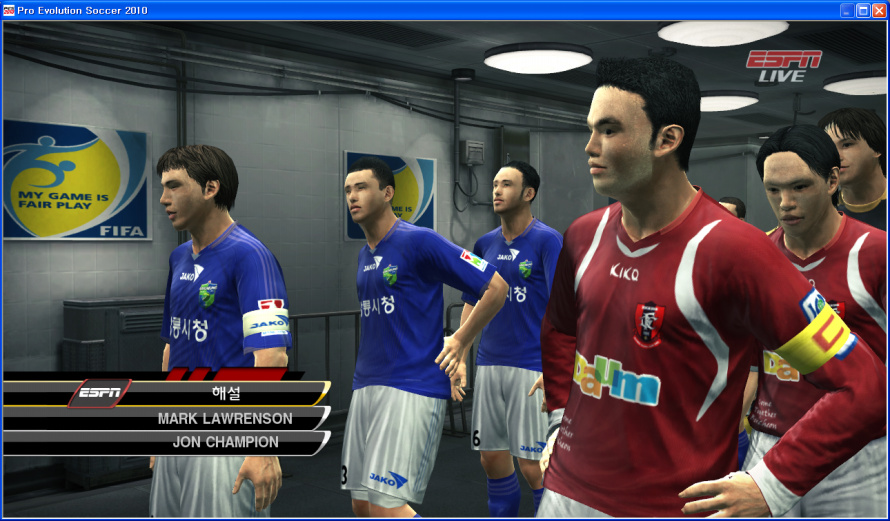This screenshot has width=890, height=521.
Task: Close the Pro Evolution Soccer 2010 window
Action: click(x=878, y=10)
